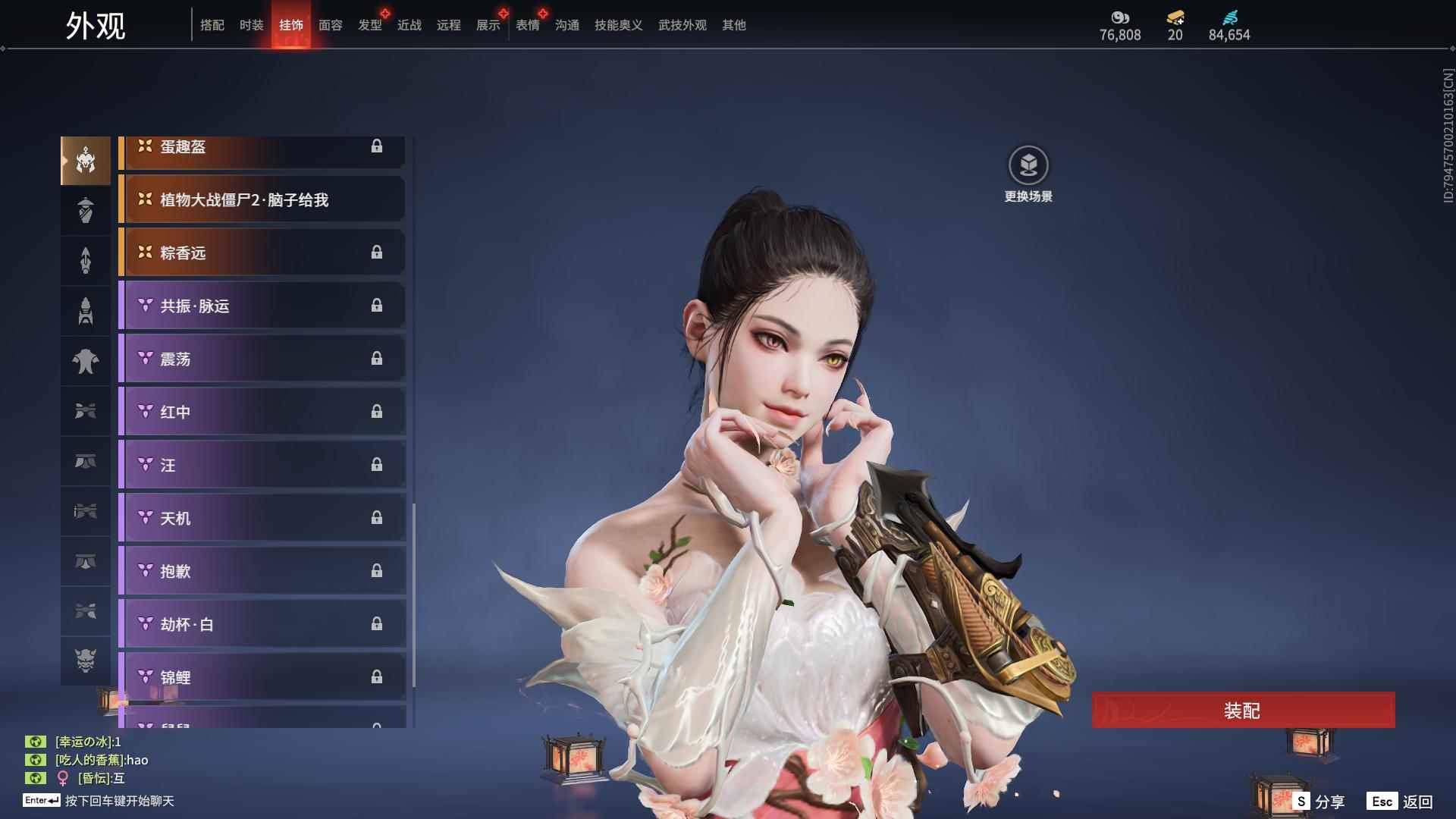Select the demon mask category icon
This screenshot has width=1456, height=819.
tap(86, 661)
